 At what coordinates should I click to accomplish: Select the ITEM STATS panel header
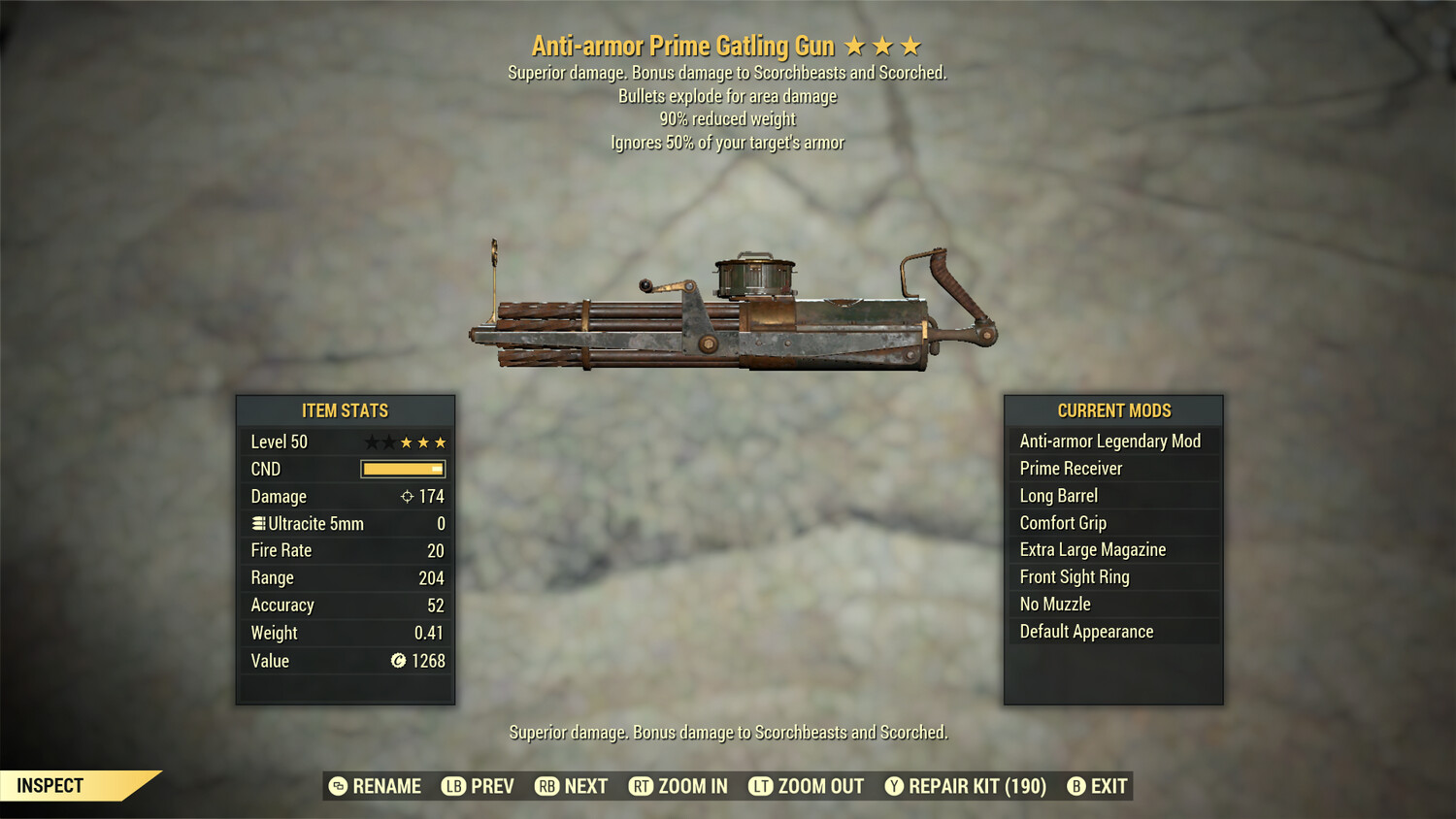pyautogui.click(x=346, y=410)
